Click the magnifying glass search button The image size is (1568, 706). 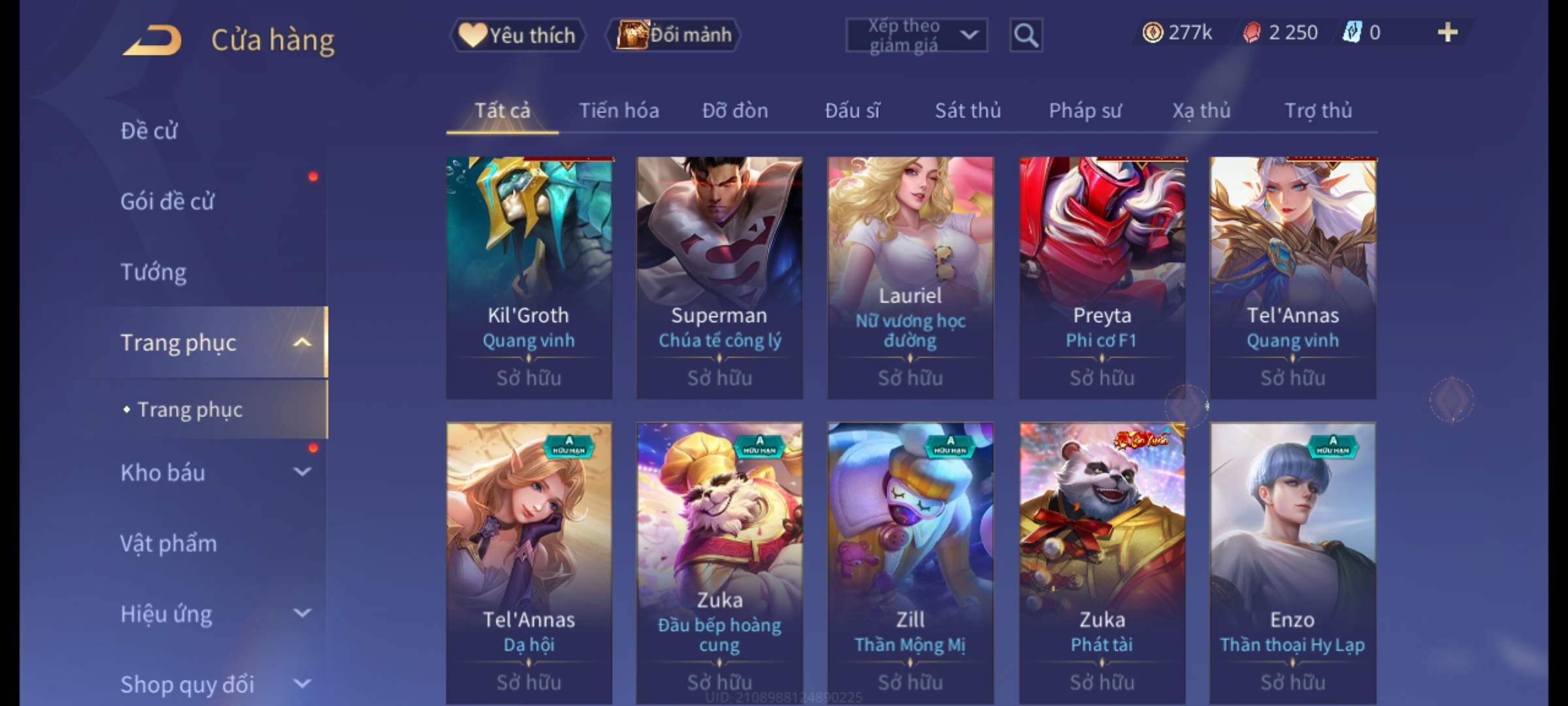coord(1026,35)
